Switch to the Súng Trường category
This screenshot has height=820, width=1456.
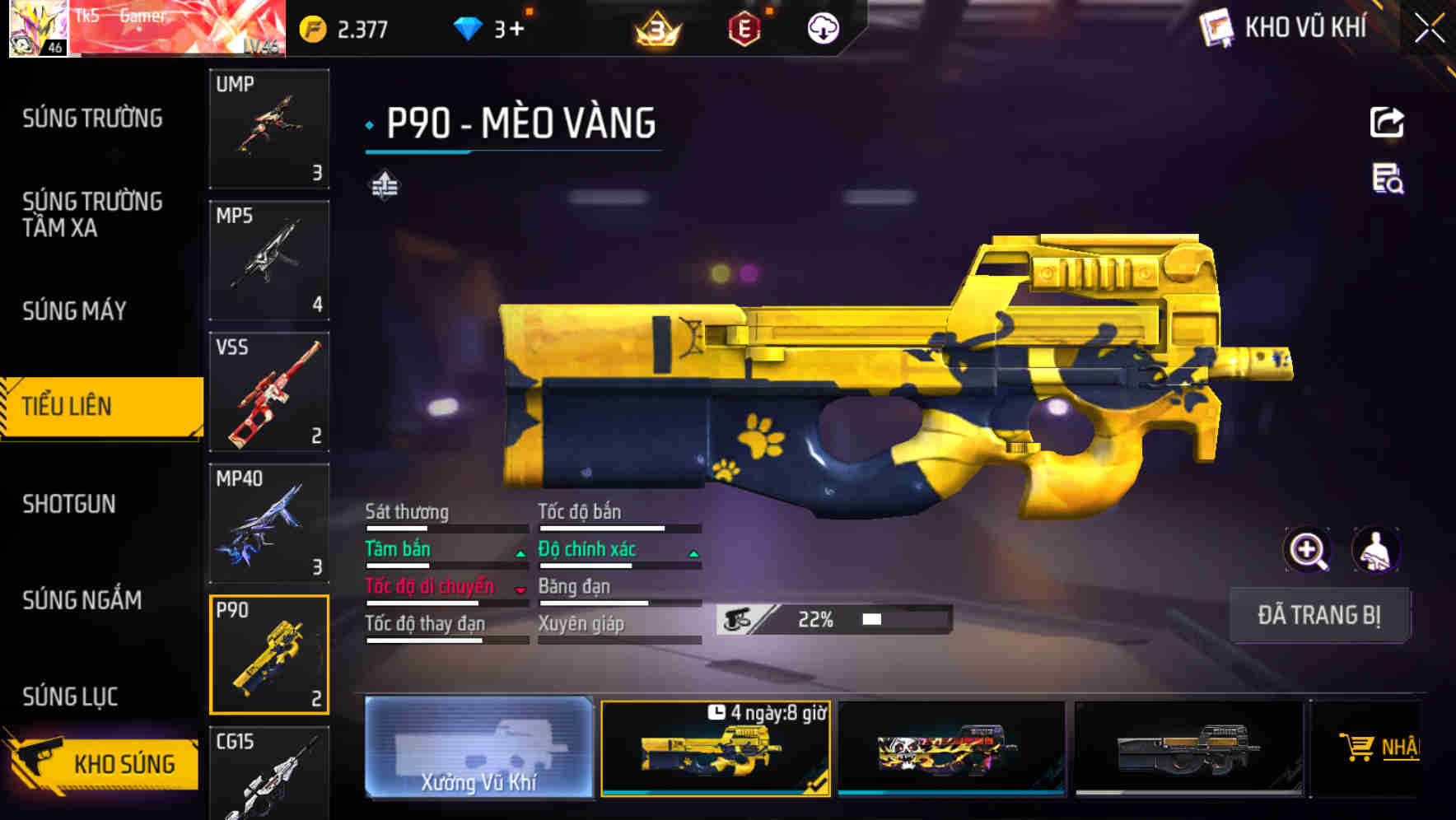point(92,119)
